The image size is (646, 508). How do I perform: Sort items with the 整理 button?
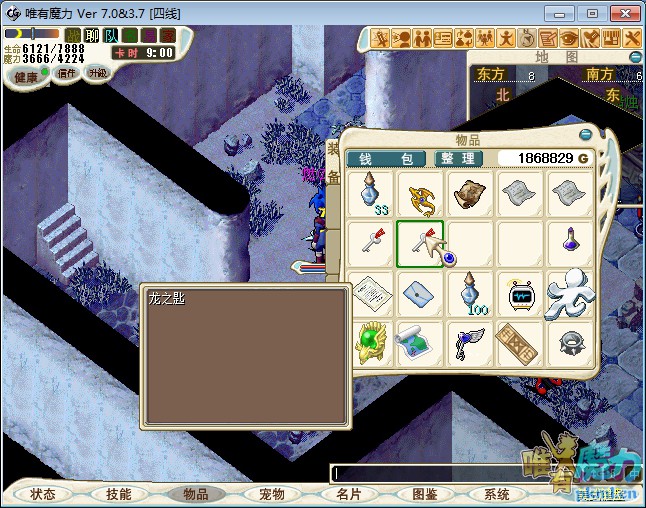coord(459,159)
